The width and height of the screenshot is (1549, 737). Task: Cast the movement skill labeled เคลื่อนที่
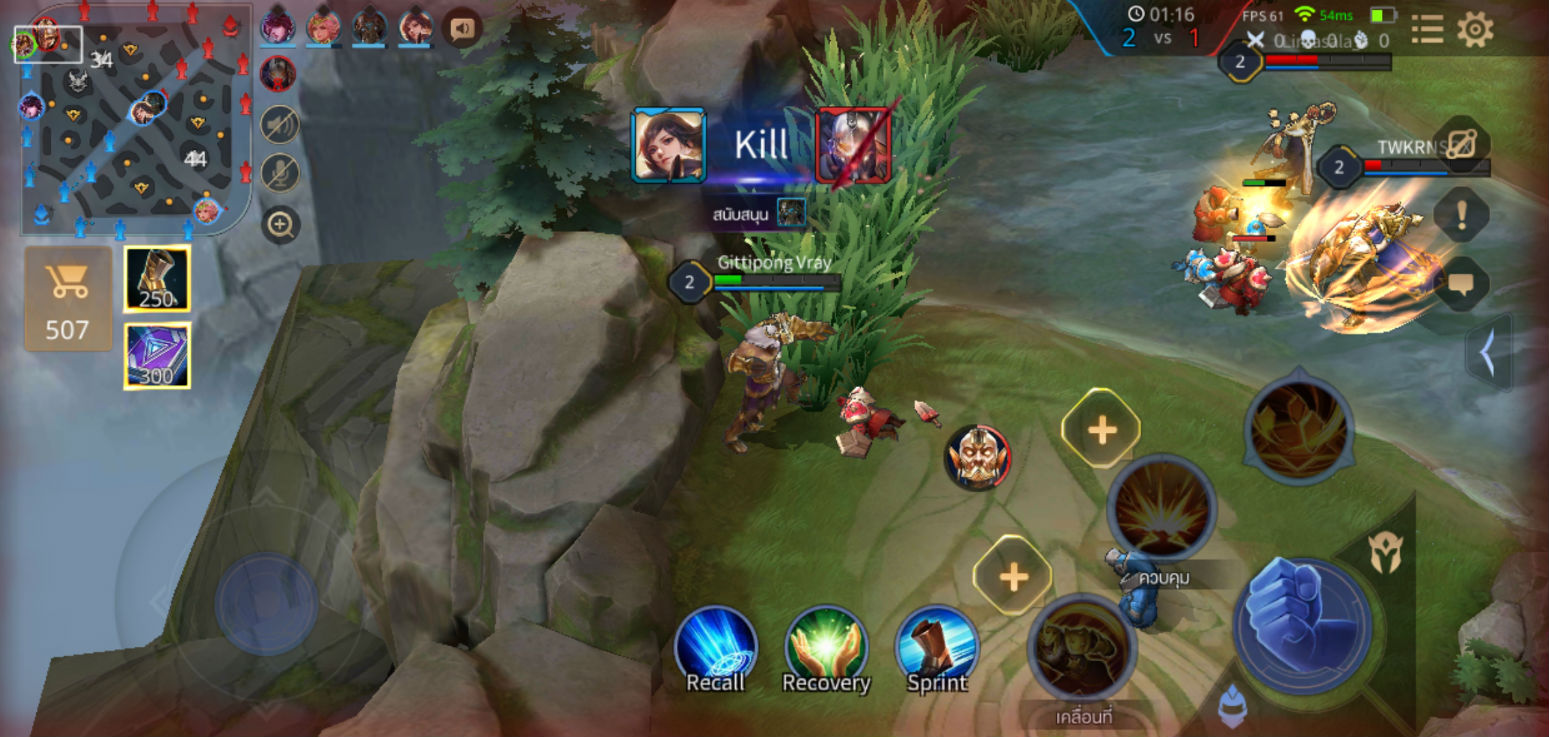coord(1081,648)
